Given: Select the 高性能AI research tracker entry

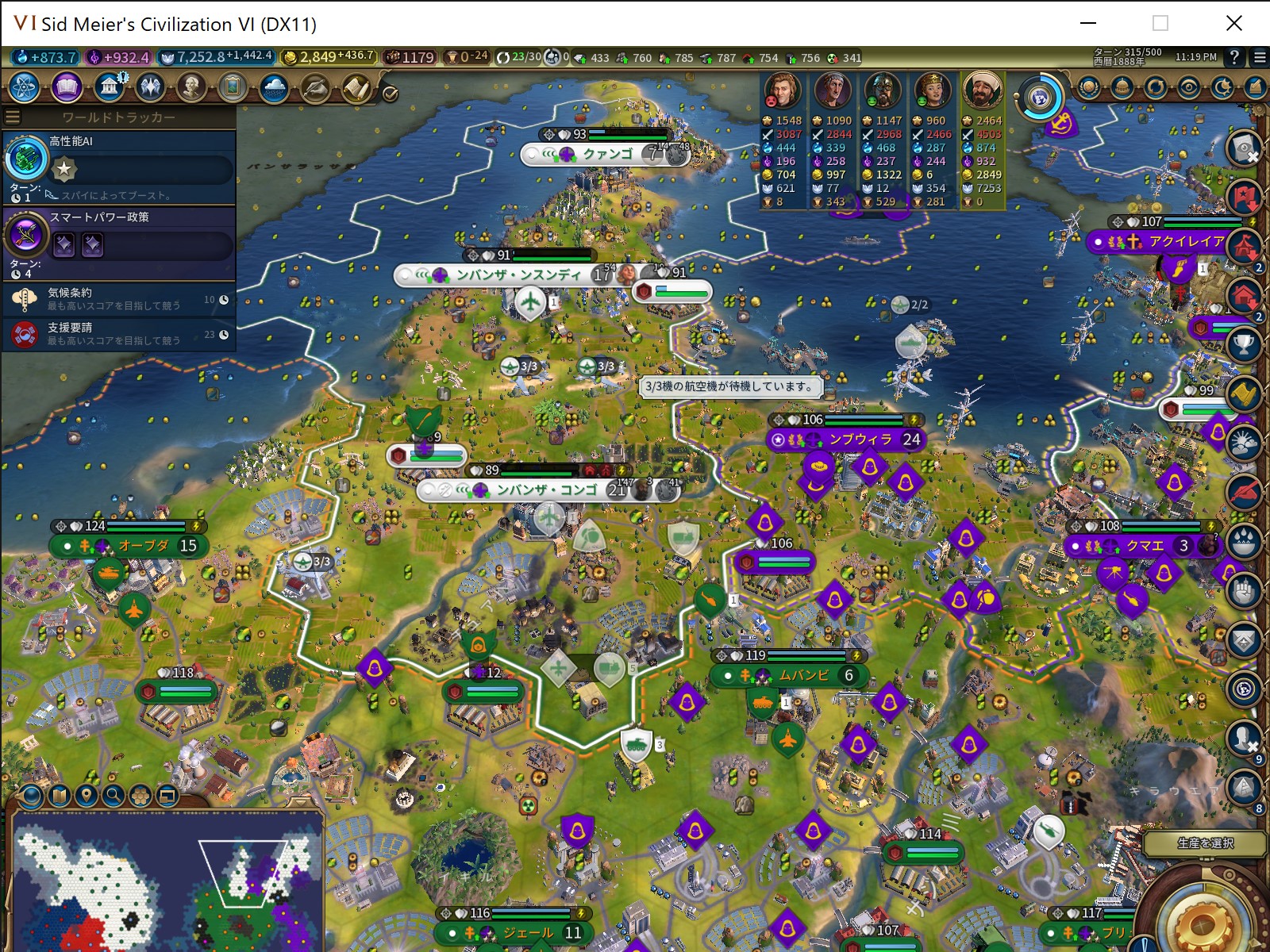Looking at the screenshot, I should click(x=119, y=166).
